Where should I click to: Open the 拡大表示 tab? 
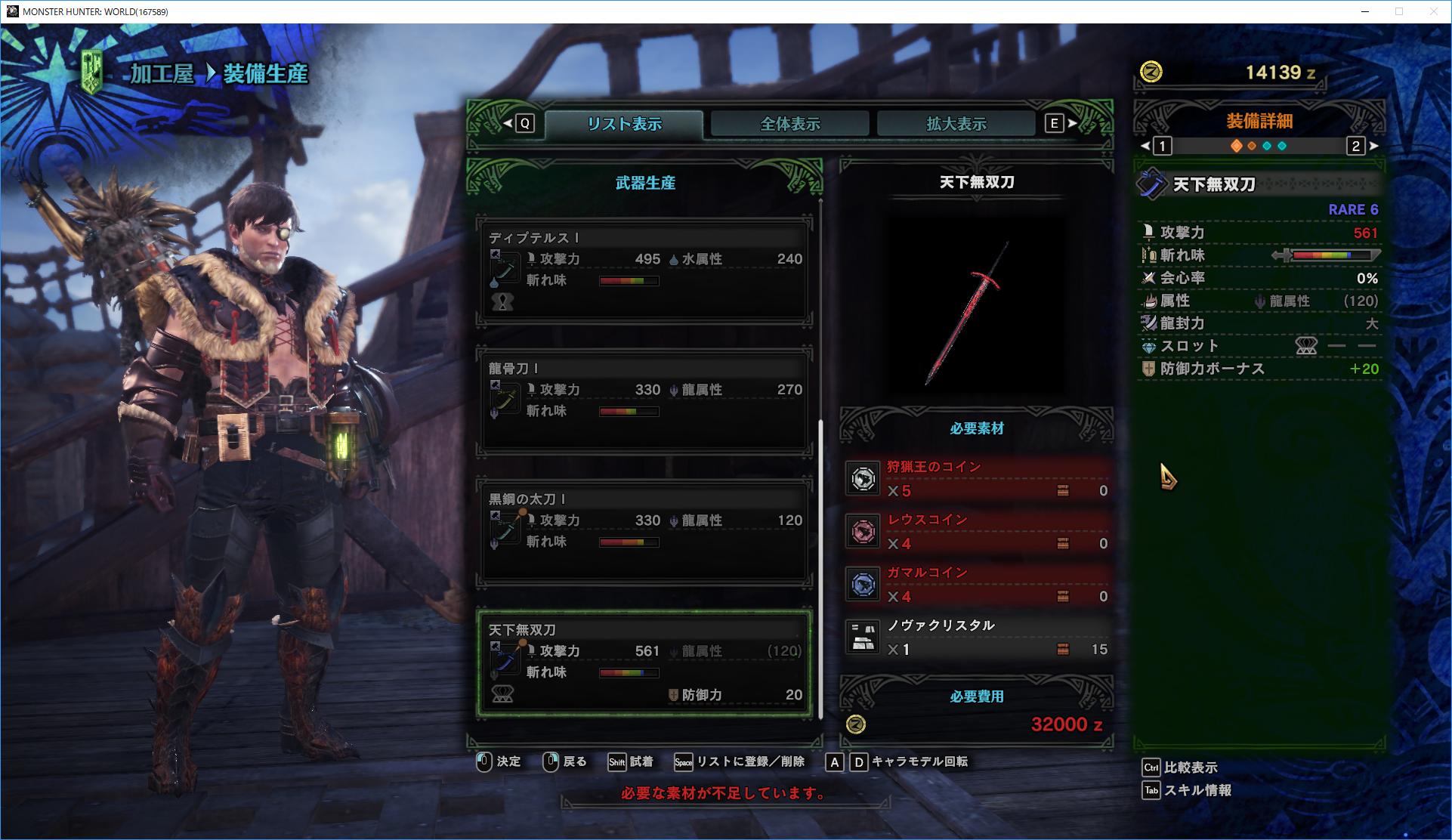[956, 122]
